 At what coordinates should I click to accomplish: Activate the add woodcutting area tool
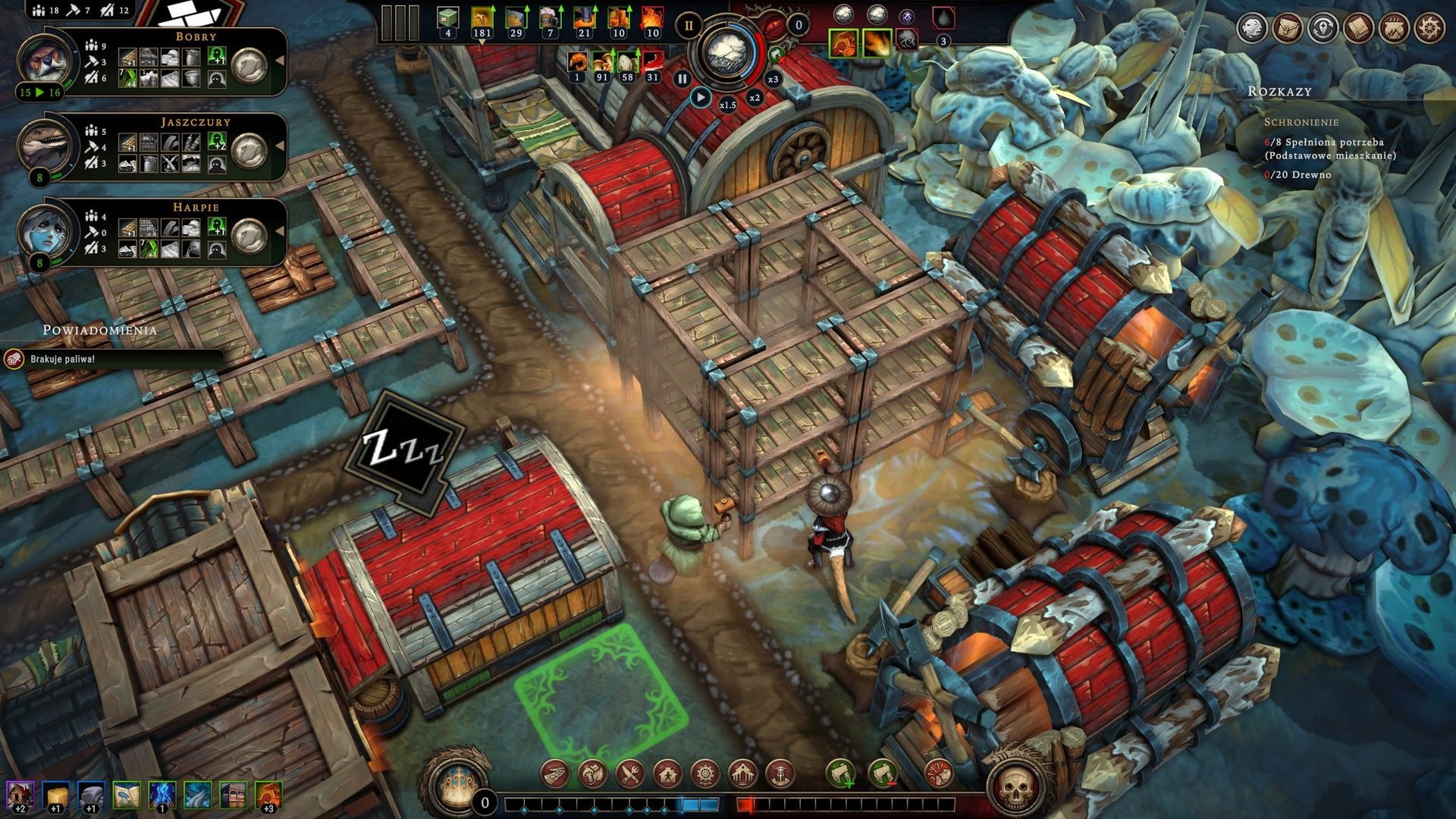[840, 774]
